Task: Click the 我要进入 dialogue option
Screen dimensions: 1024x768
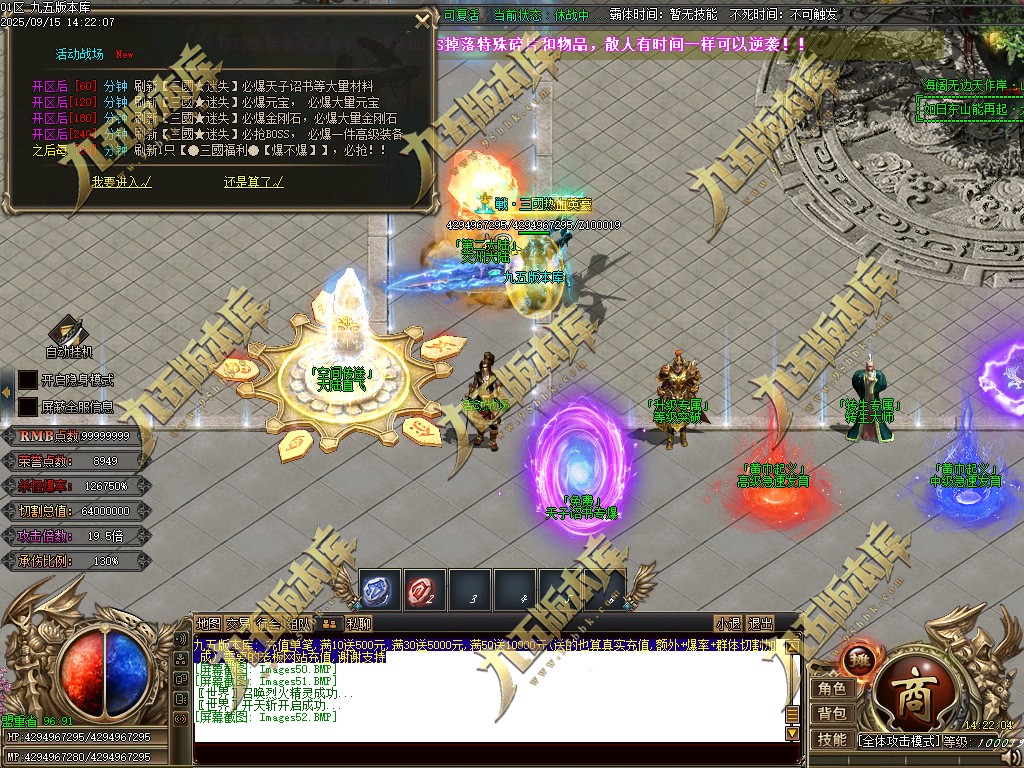Action: click(x=121, y=182)
